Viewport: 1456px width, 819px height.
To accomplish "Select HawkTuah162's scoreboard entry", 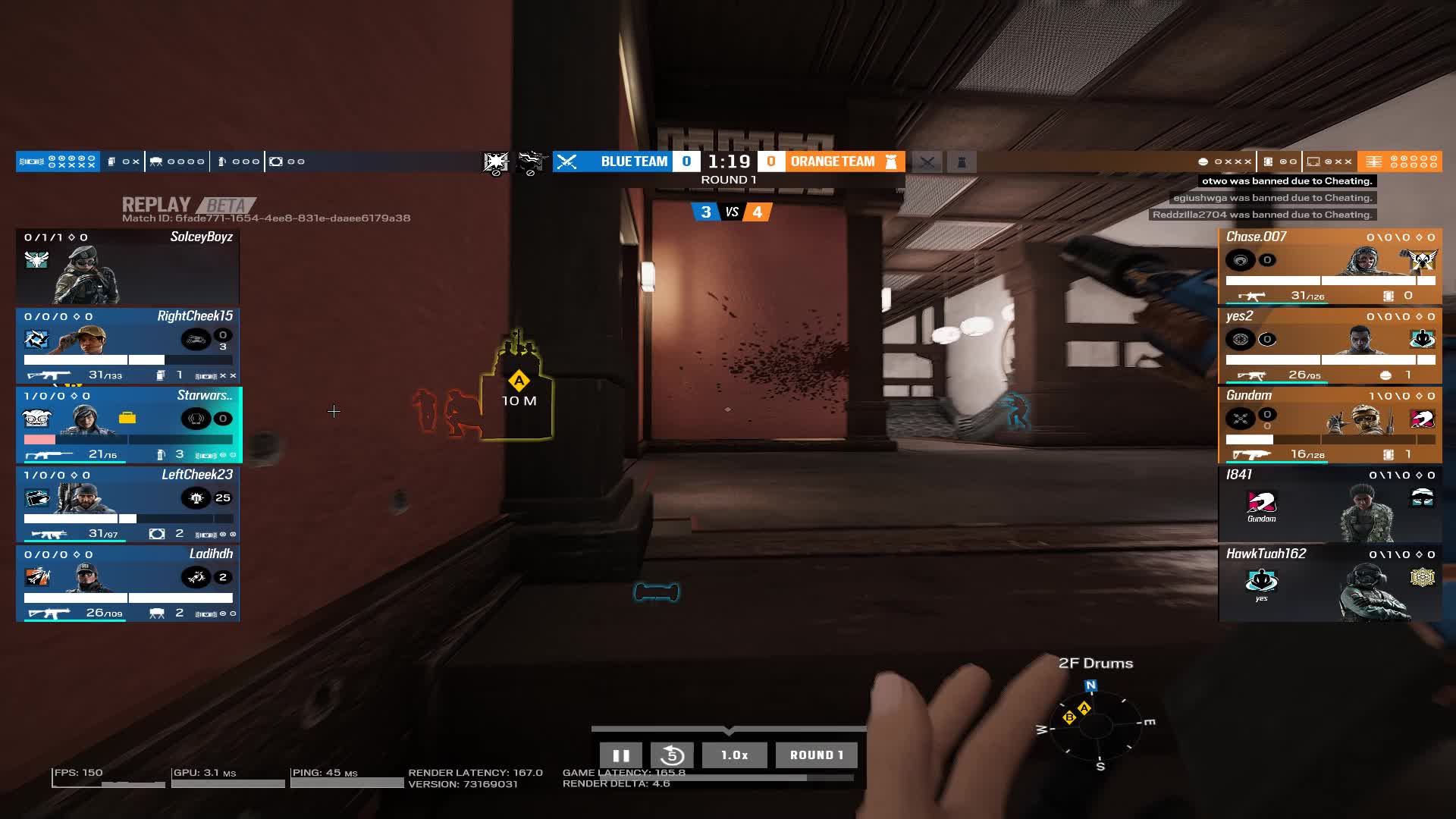I will 1331,584.
